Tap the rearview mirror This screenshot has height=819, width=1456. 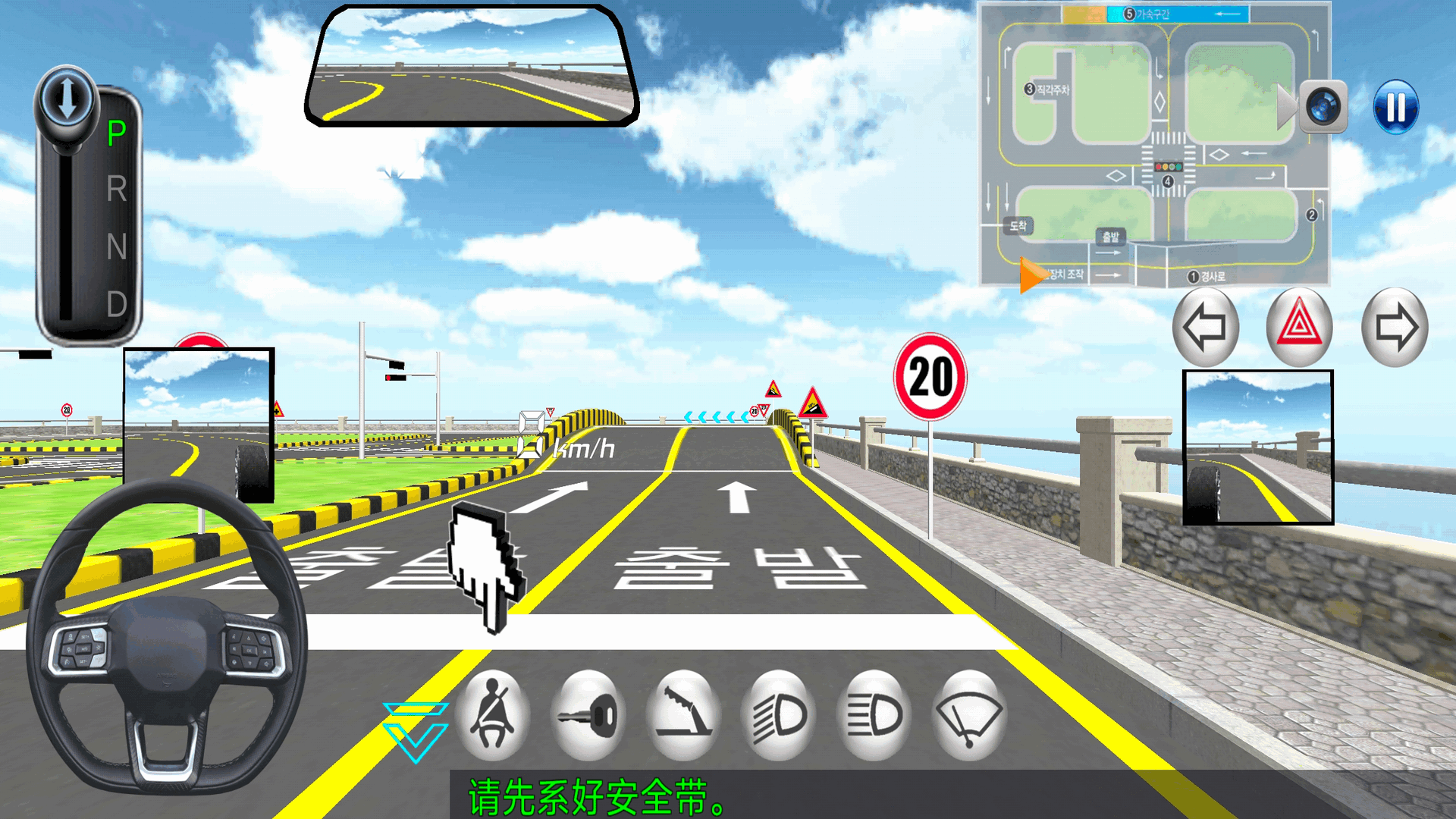[x=472, y=66]
